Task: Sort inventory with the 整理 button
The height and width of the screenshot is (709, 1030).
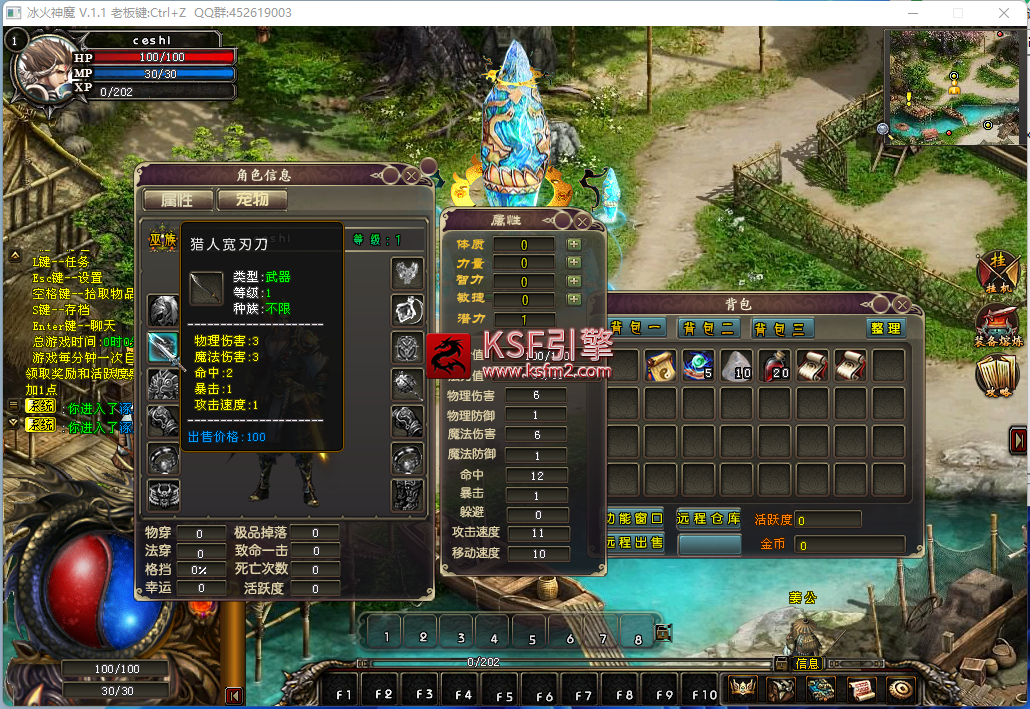Action: pos(885,328)
